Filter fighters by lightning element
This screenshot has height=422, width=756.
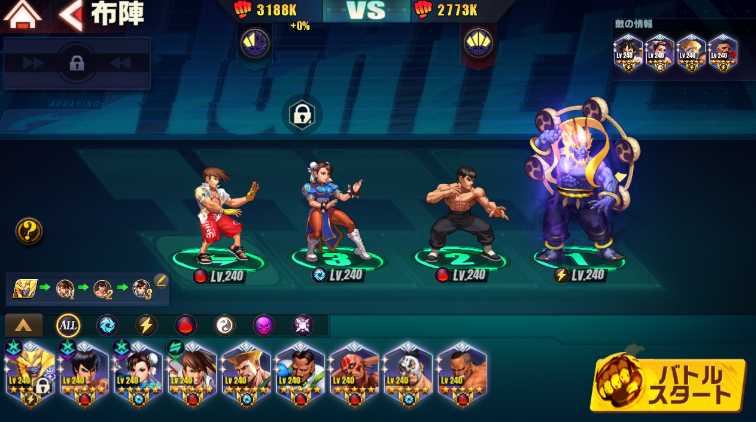[x=146, y=325]
